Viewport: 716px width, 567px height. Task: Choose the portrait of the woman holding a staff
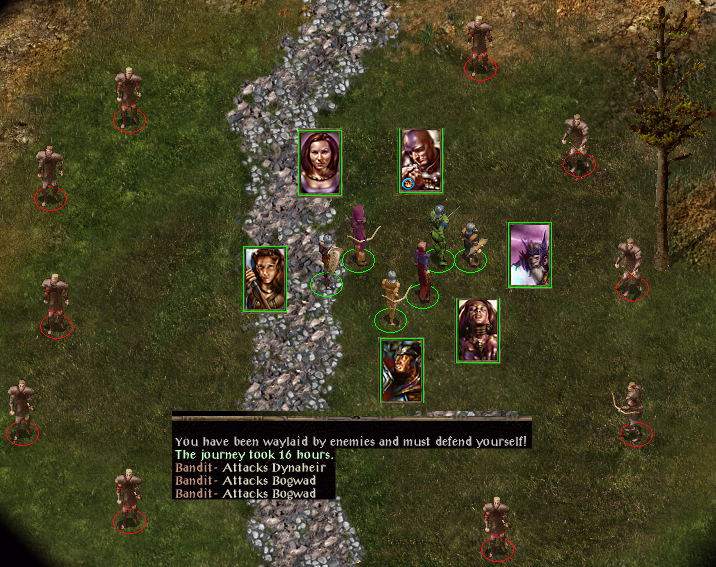265,278
